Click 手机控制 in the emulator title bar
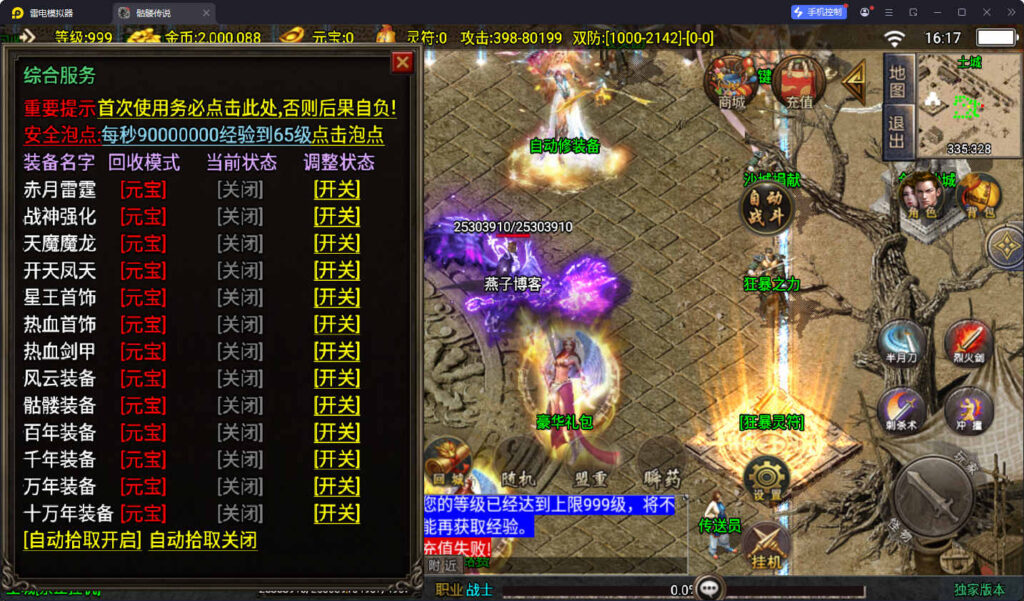The width and height of the screenshot is (1024, 601). point(819,12)
